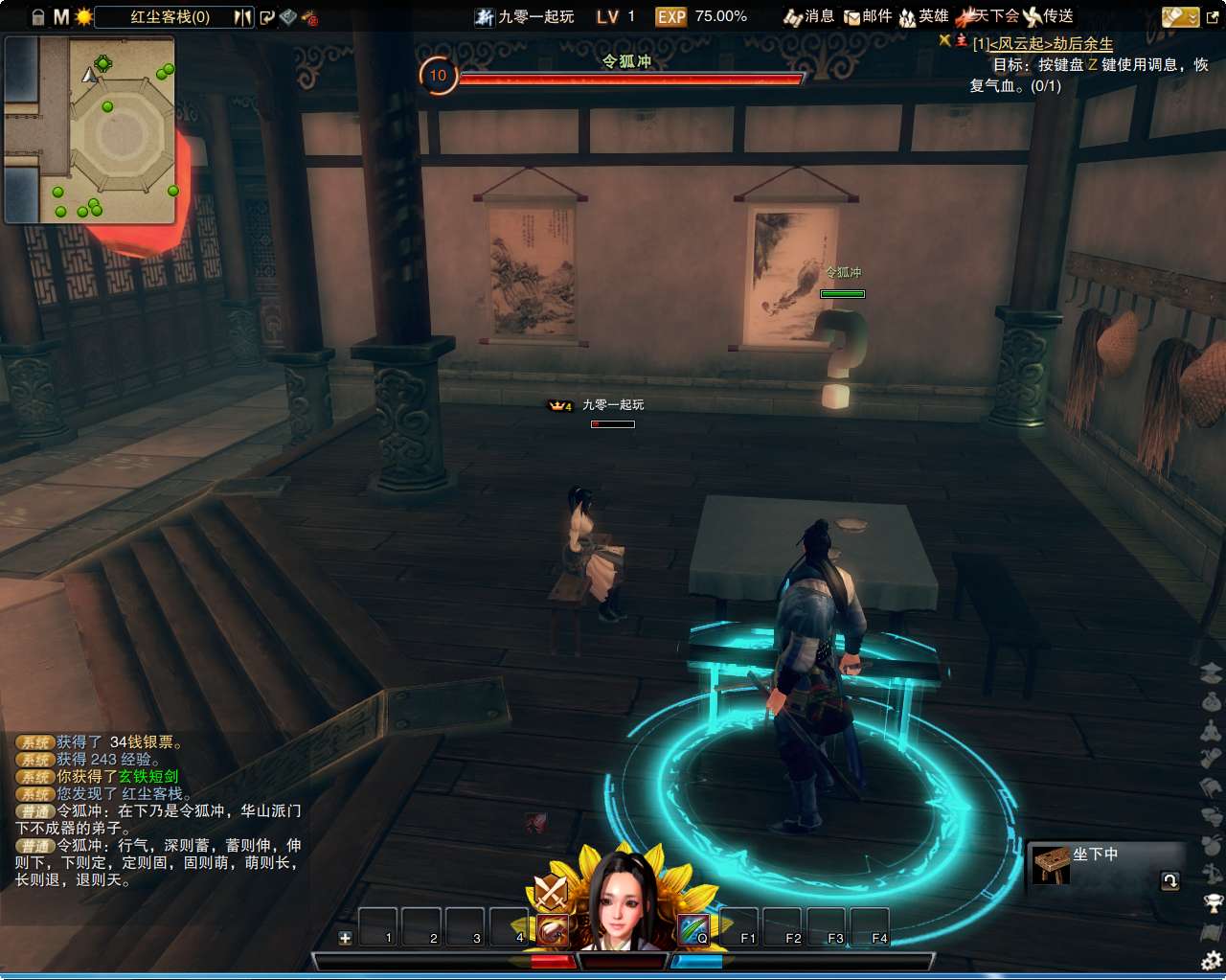
Task: Click the pop-out window icon top right
Action: 1213,16
